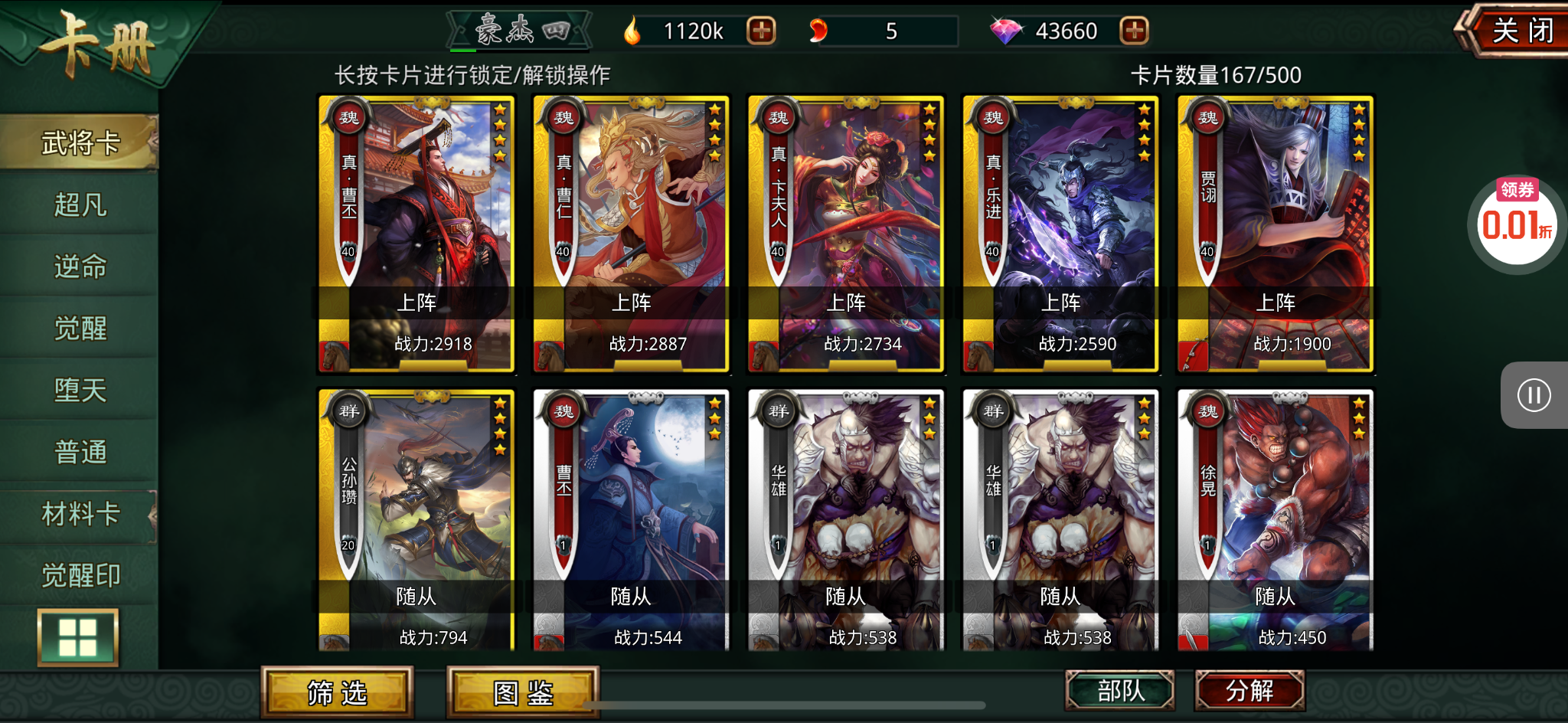Toggle the grid view button
Screen dimensions: 1568x723
[78, 637]
